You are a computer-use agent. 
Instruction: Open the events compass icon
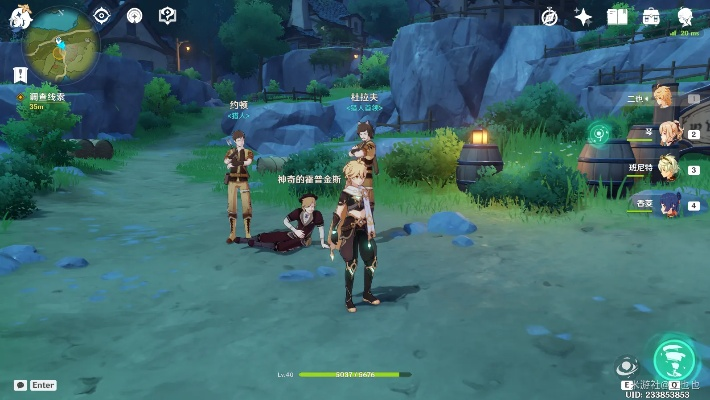point(134,15)
